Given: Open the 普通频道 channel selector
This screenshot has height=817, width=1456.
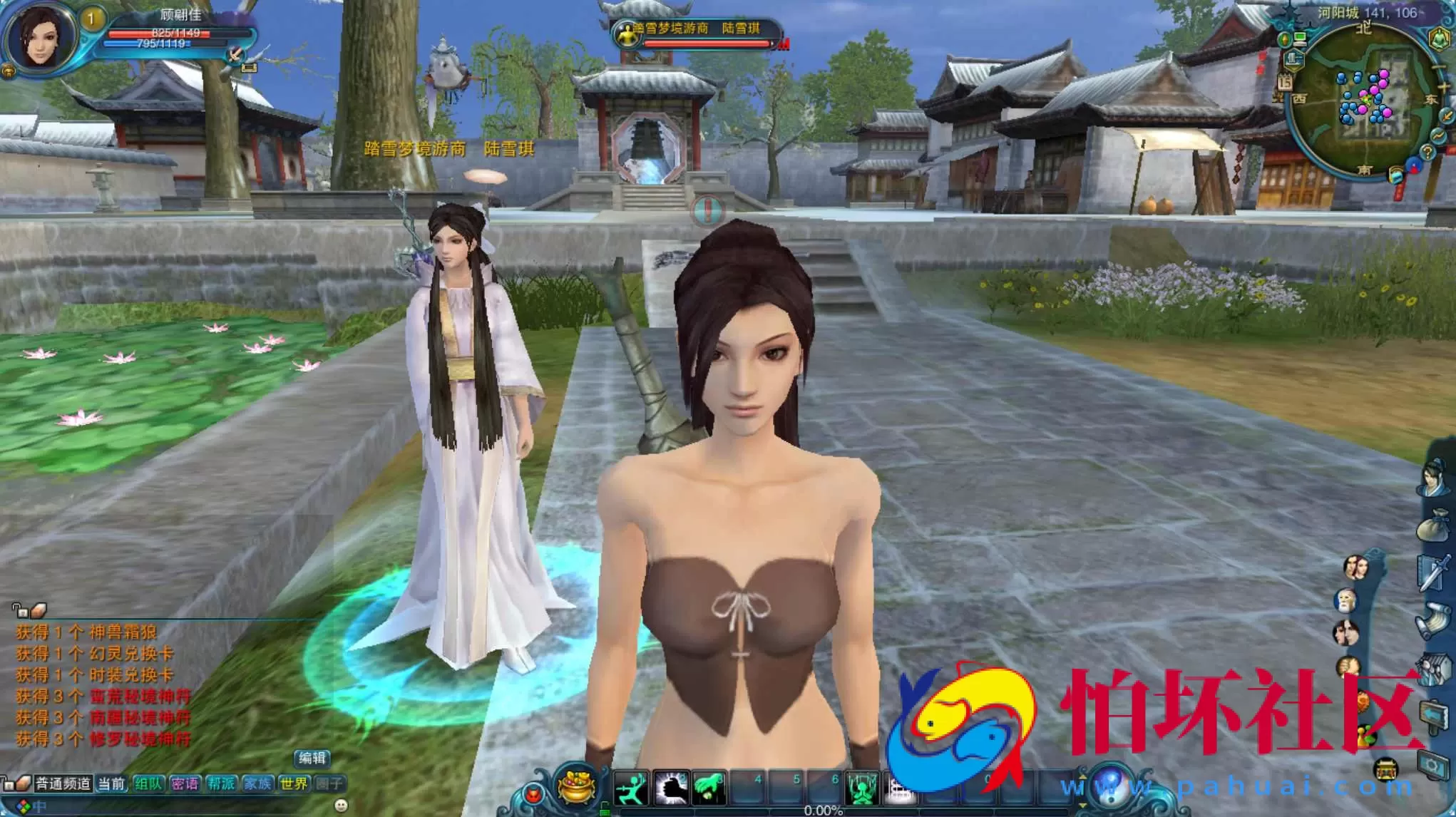Looking at the screenshot, I should click(x=63, y=783).
